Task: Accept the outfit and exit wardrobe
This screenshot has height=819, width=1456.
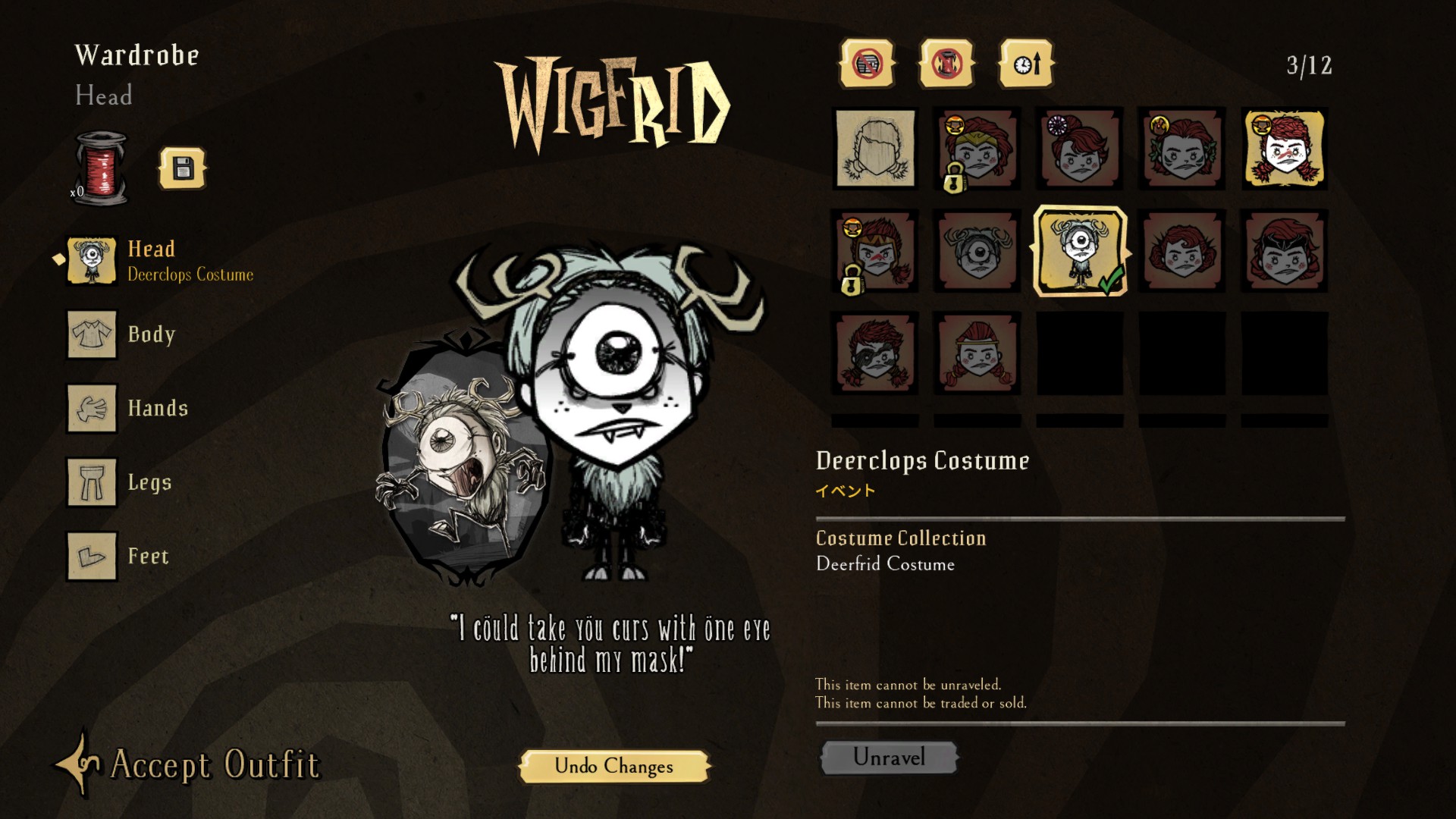Action: (x=190, y=764)
